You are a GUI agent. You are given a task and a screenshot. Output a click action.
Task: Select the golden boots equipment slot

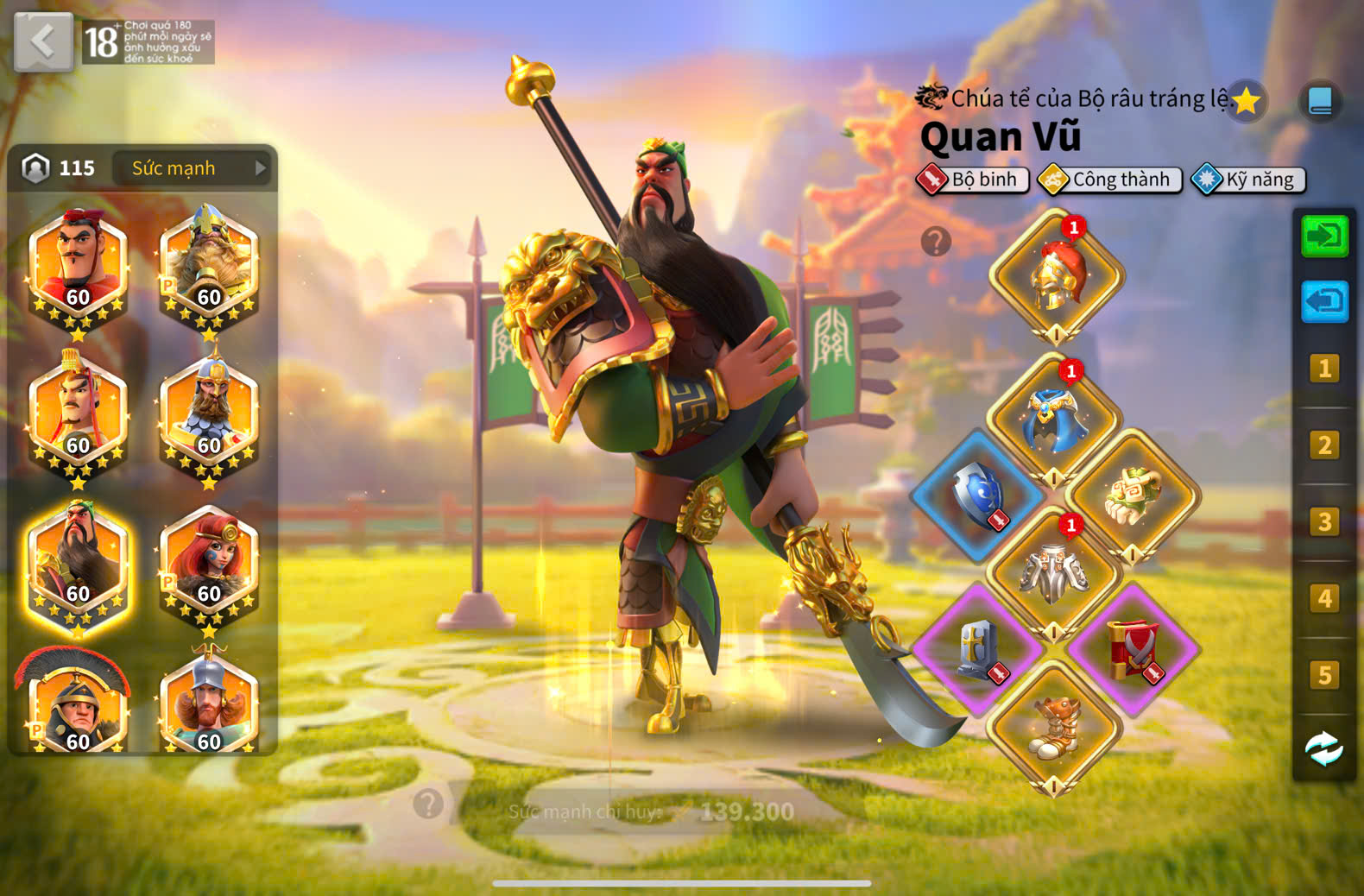[x=1054, y=727]
